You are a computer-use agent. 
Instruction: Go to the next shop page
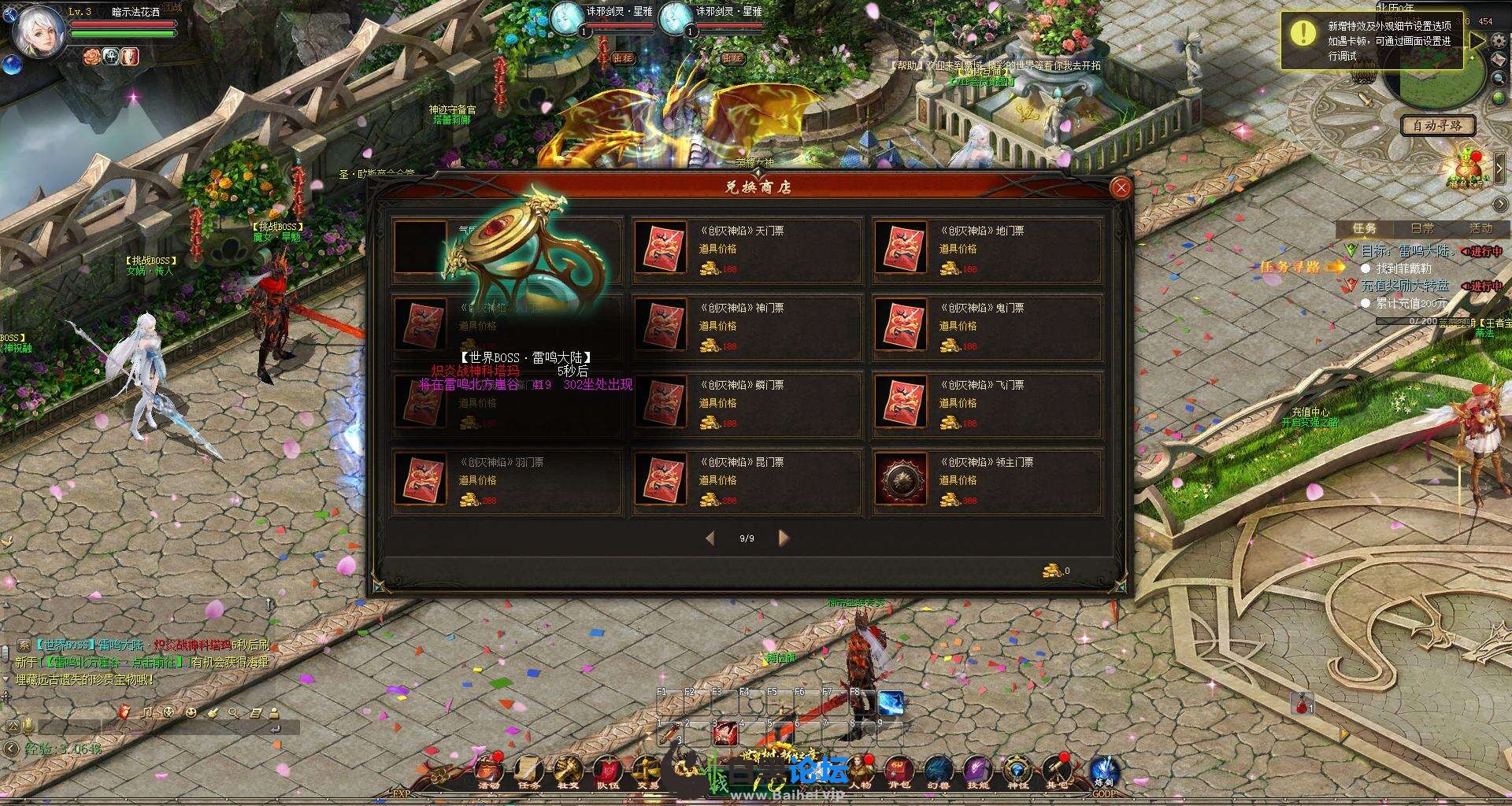pos(783,538)
